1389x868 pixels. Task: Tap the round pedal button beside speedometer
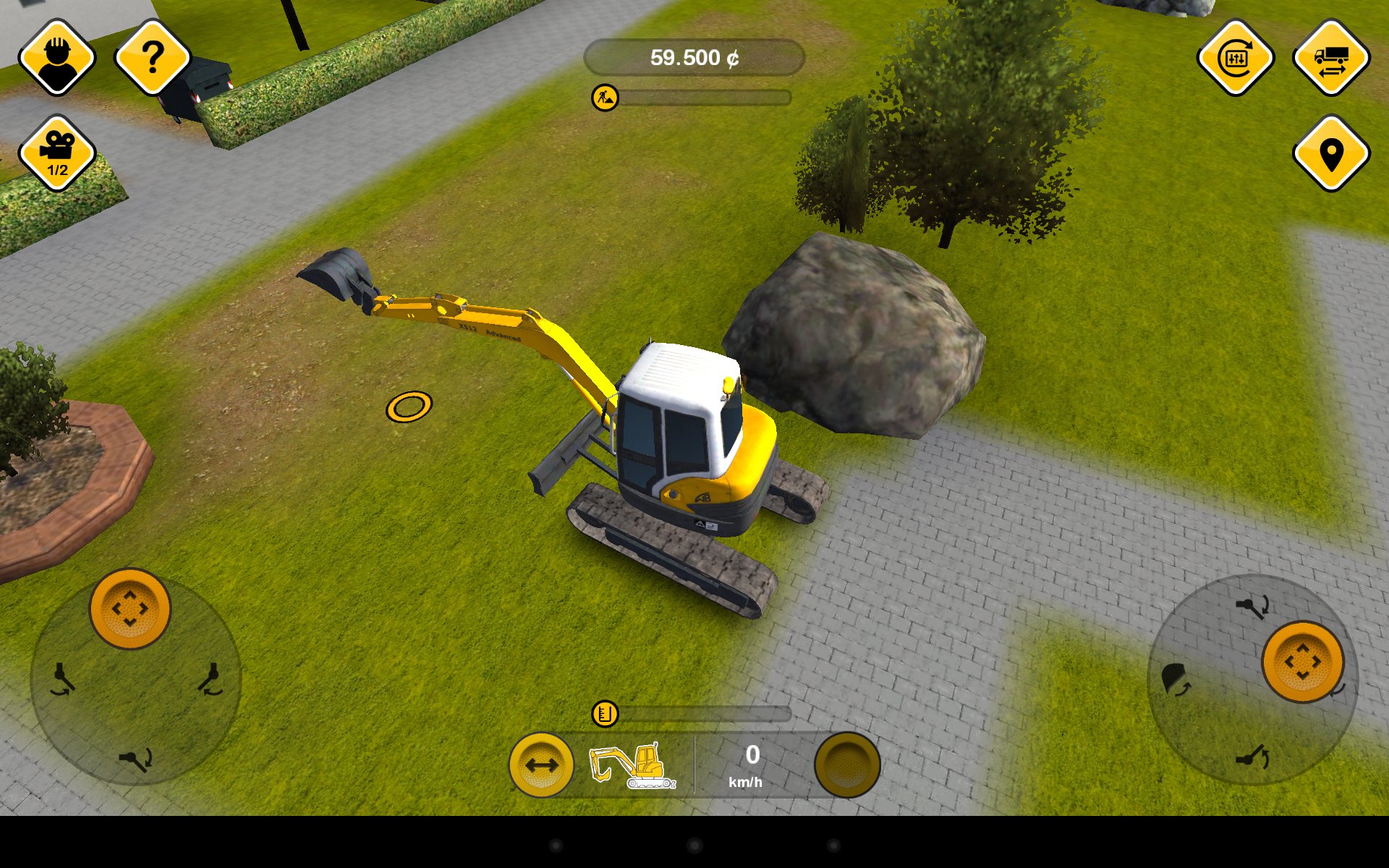[847, 765]
